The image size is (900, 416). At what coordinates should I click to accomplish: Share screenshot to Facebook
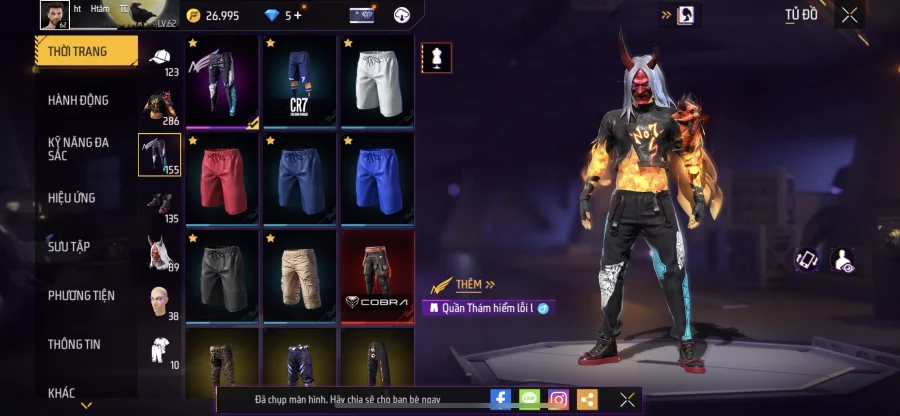(x=501, y=399)
